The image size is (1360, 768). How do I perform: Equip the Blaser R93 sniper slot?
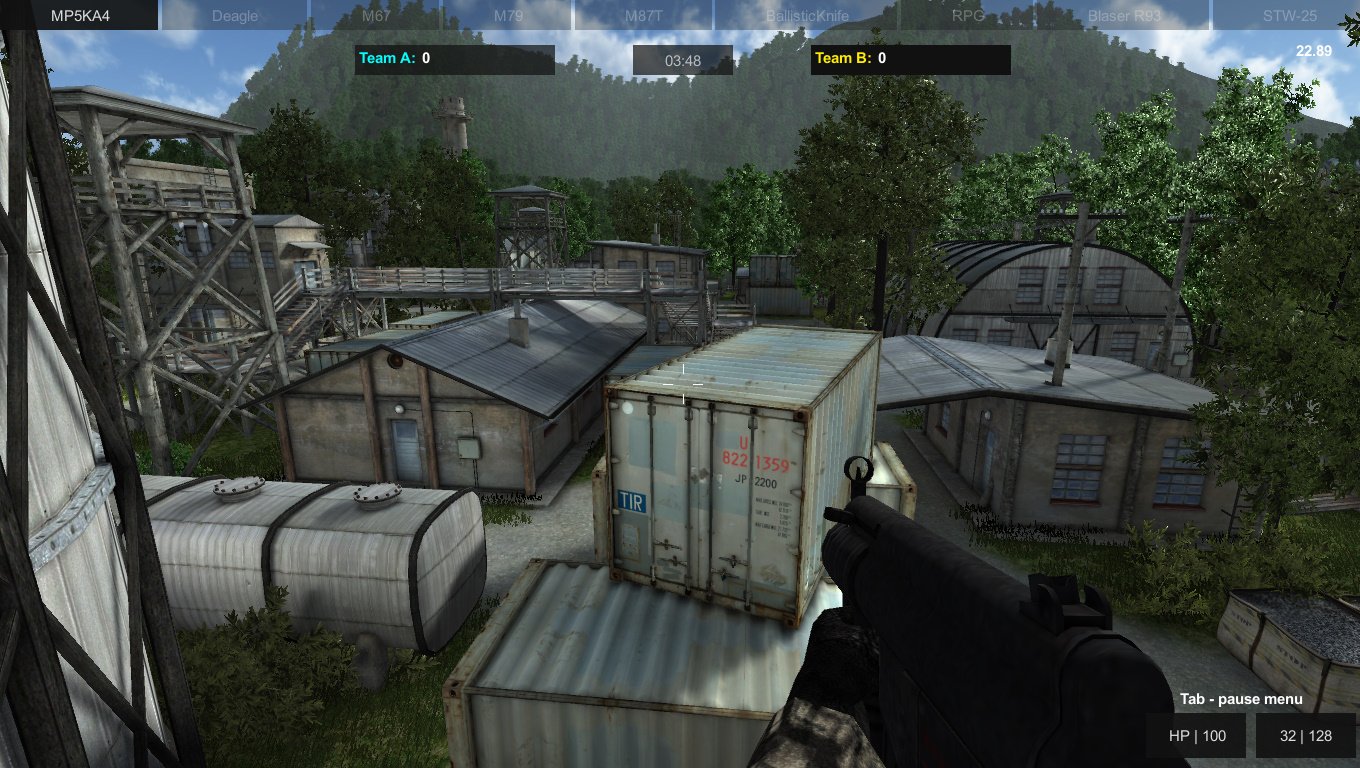(x=1124, y=15)
